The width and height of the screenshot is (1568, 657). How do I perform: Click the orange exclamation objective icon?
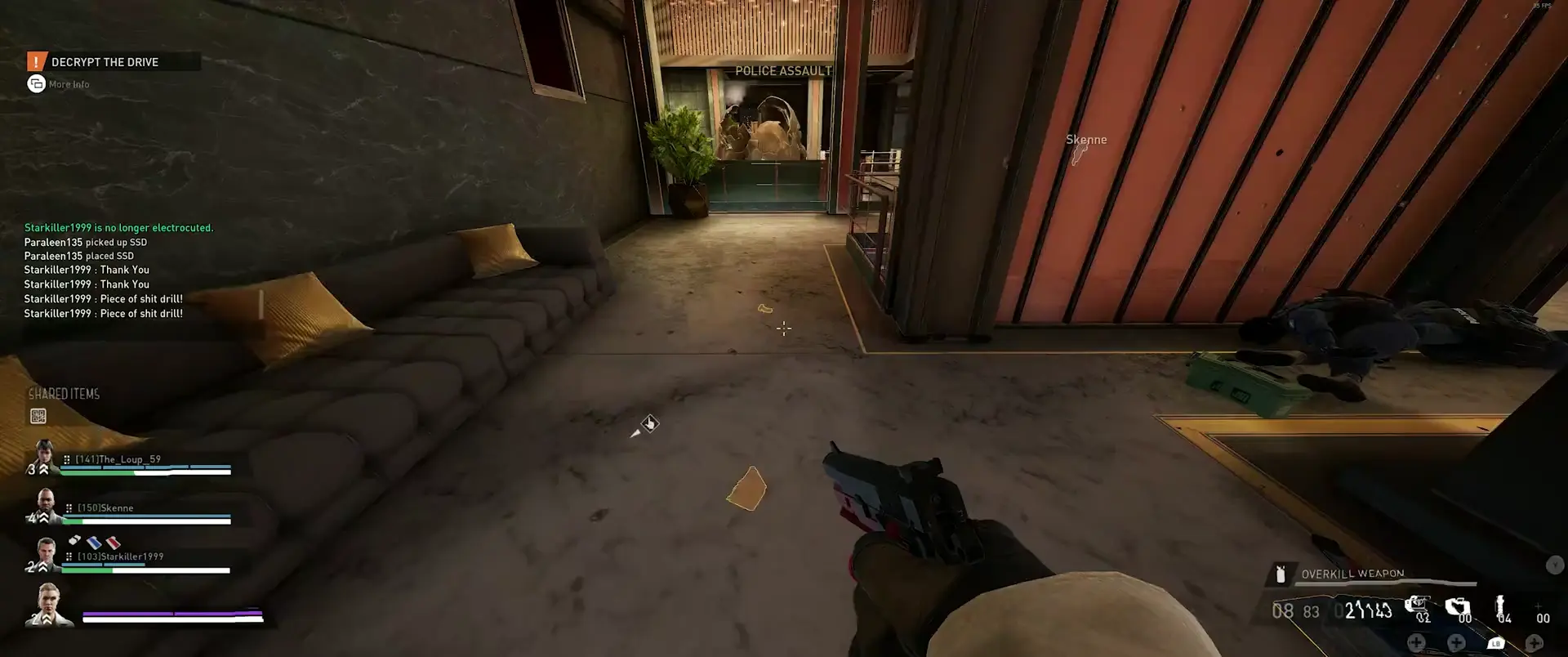(x=36, y=61)
